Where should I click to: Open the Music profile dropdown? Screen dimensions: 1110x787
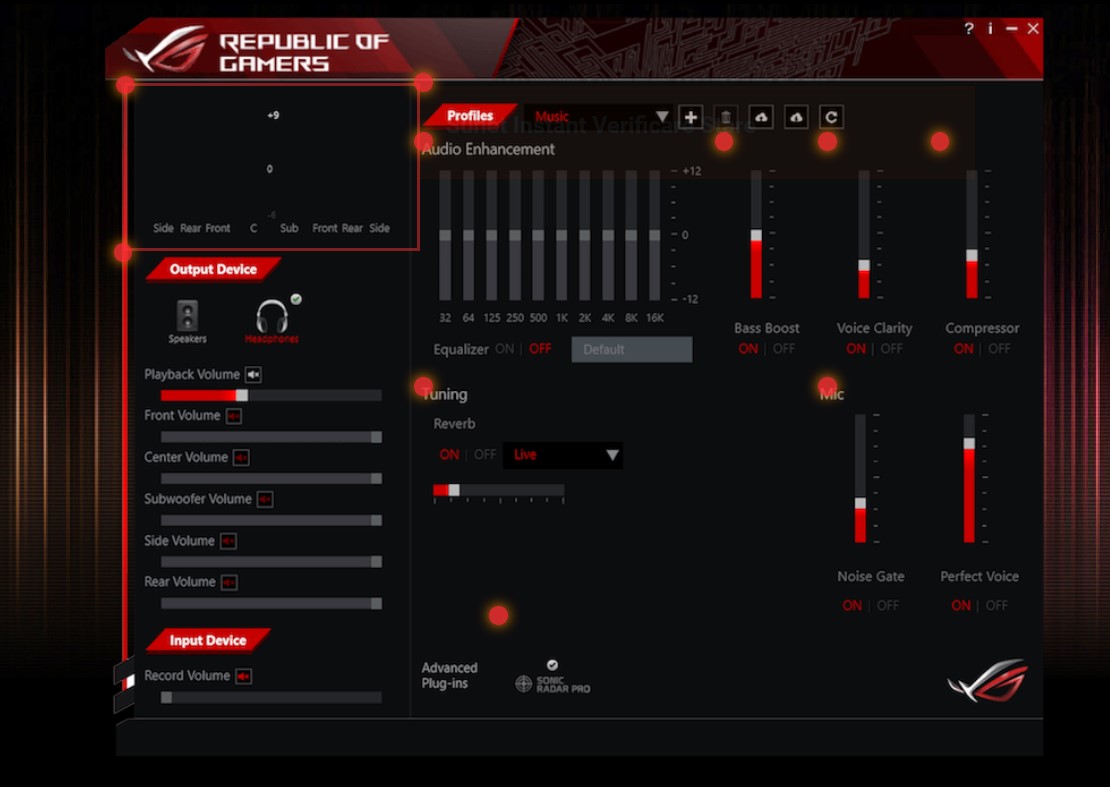pos(661,117)
